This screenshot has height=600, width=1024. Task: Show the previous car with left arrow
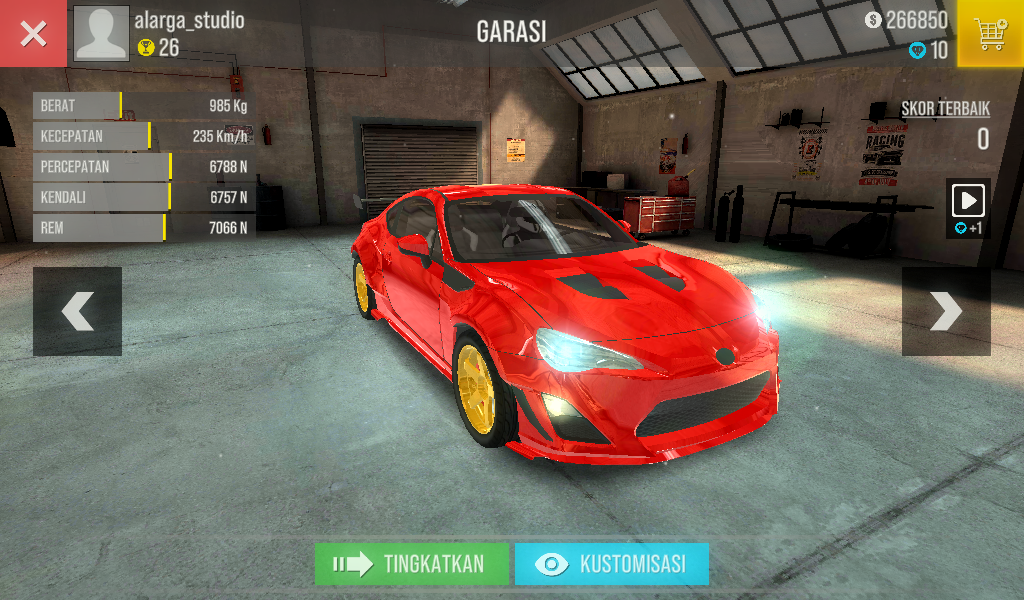point(77,311)
